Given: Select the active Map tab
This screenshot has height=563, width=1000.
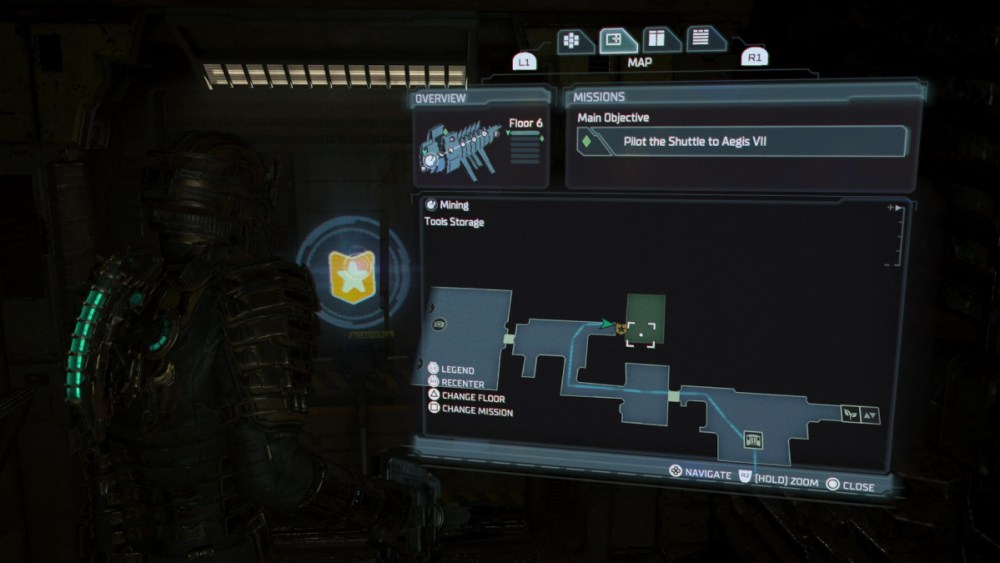Looking at the screenshot, I should coord(618,41).
